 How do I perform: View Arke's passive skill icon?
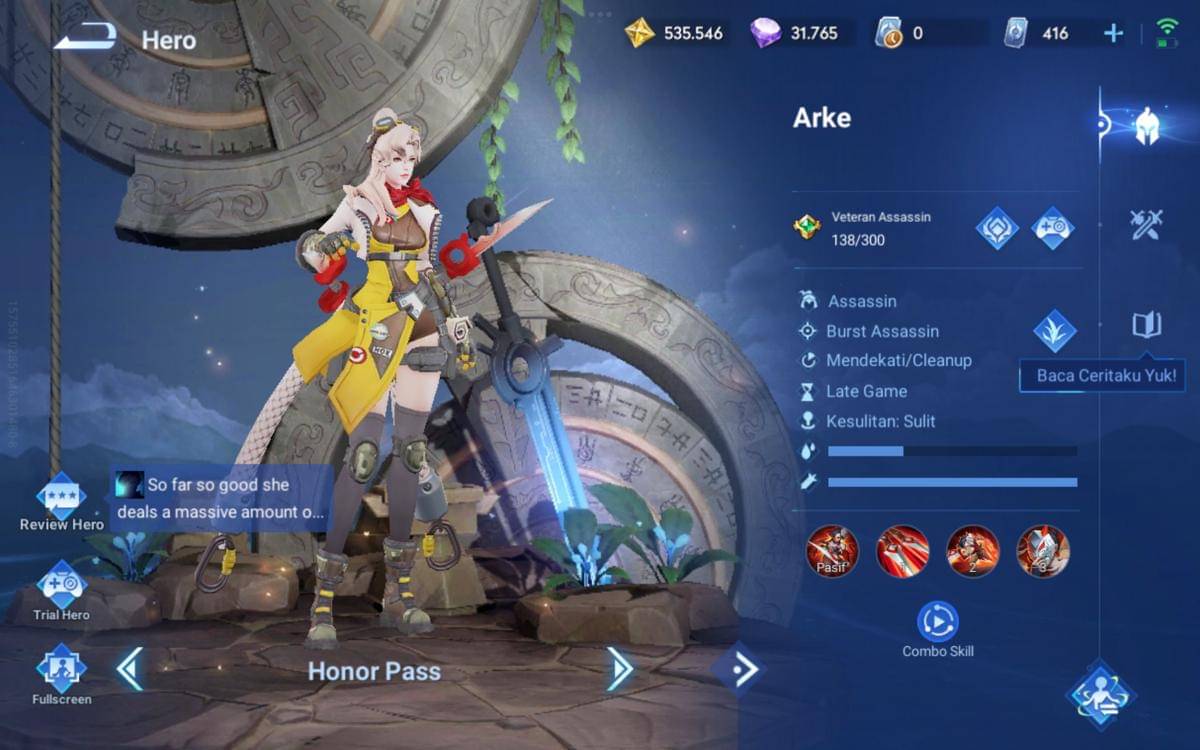833,551
